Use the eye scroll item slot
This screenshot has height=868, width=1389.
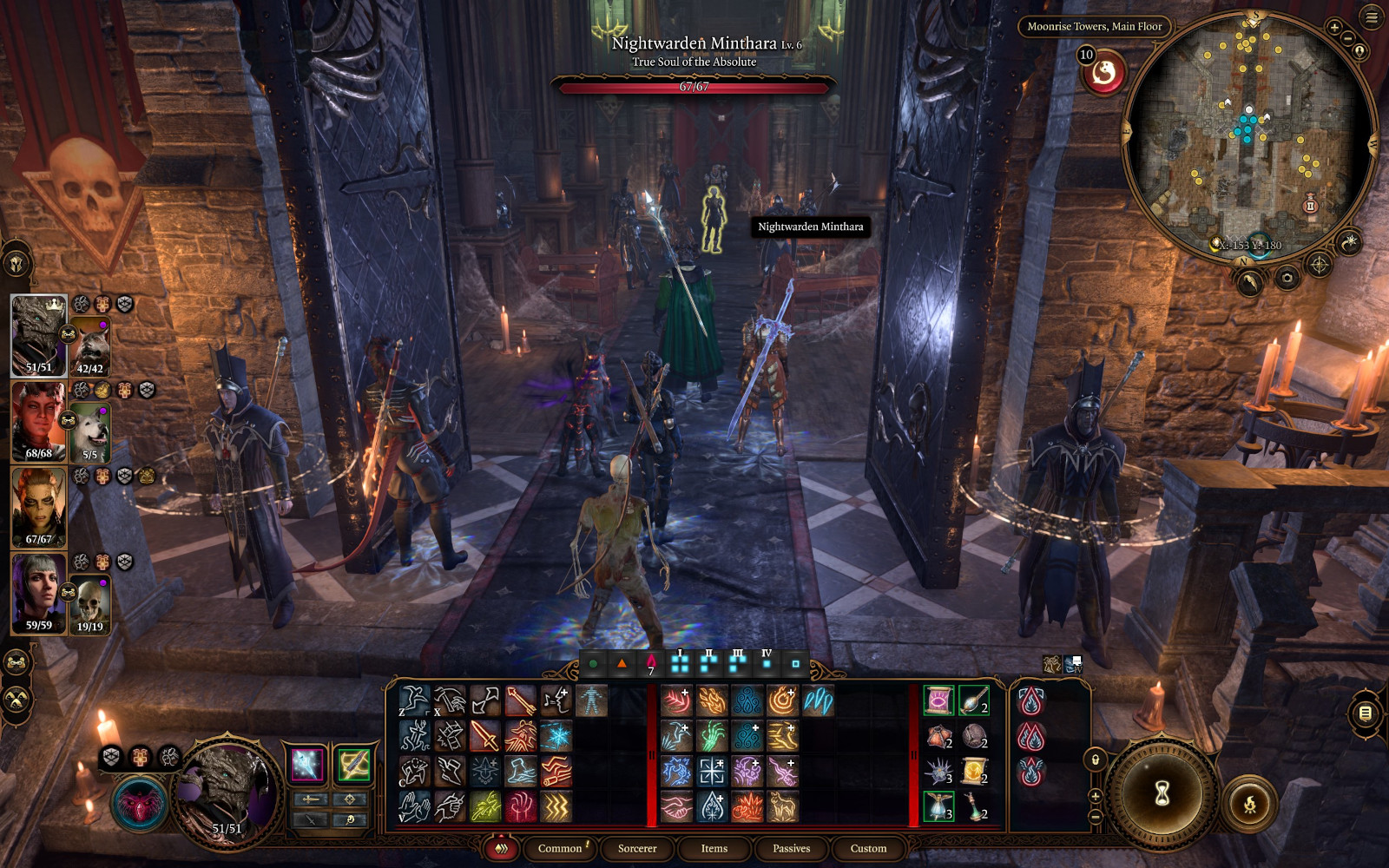(x=938, y=700)
